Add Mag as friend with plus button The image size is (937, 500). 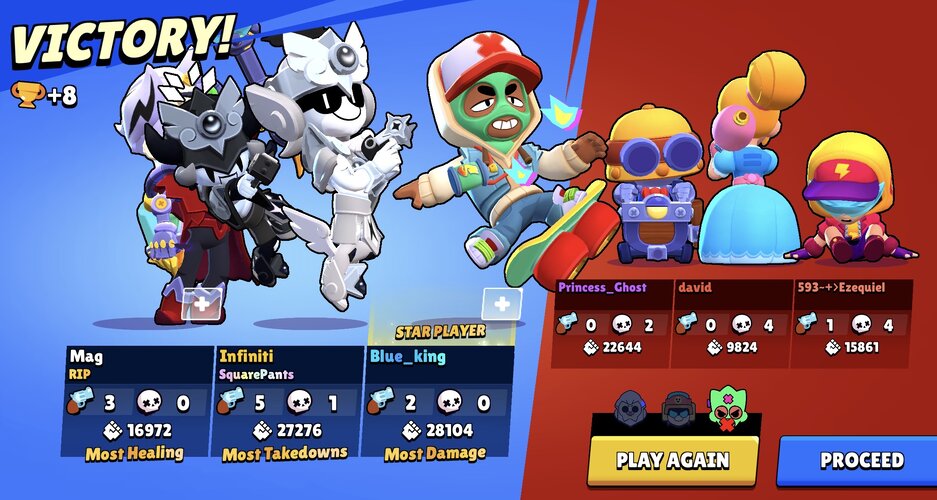click(x=202, y=305)
